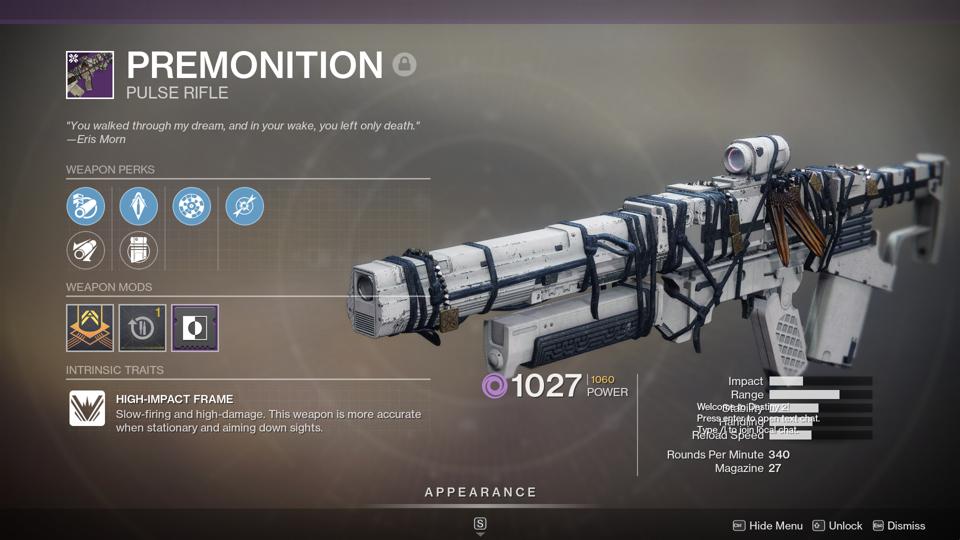Click the Hide Menu label
Screen dimensions: 960x540
(776, 526)
